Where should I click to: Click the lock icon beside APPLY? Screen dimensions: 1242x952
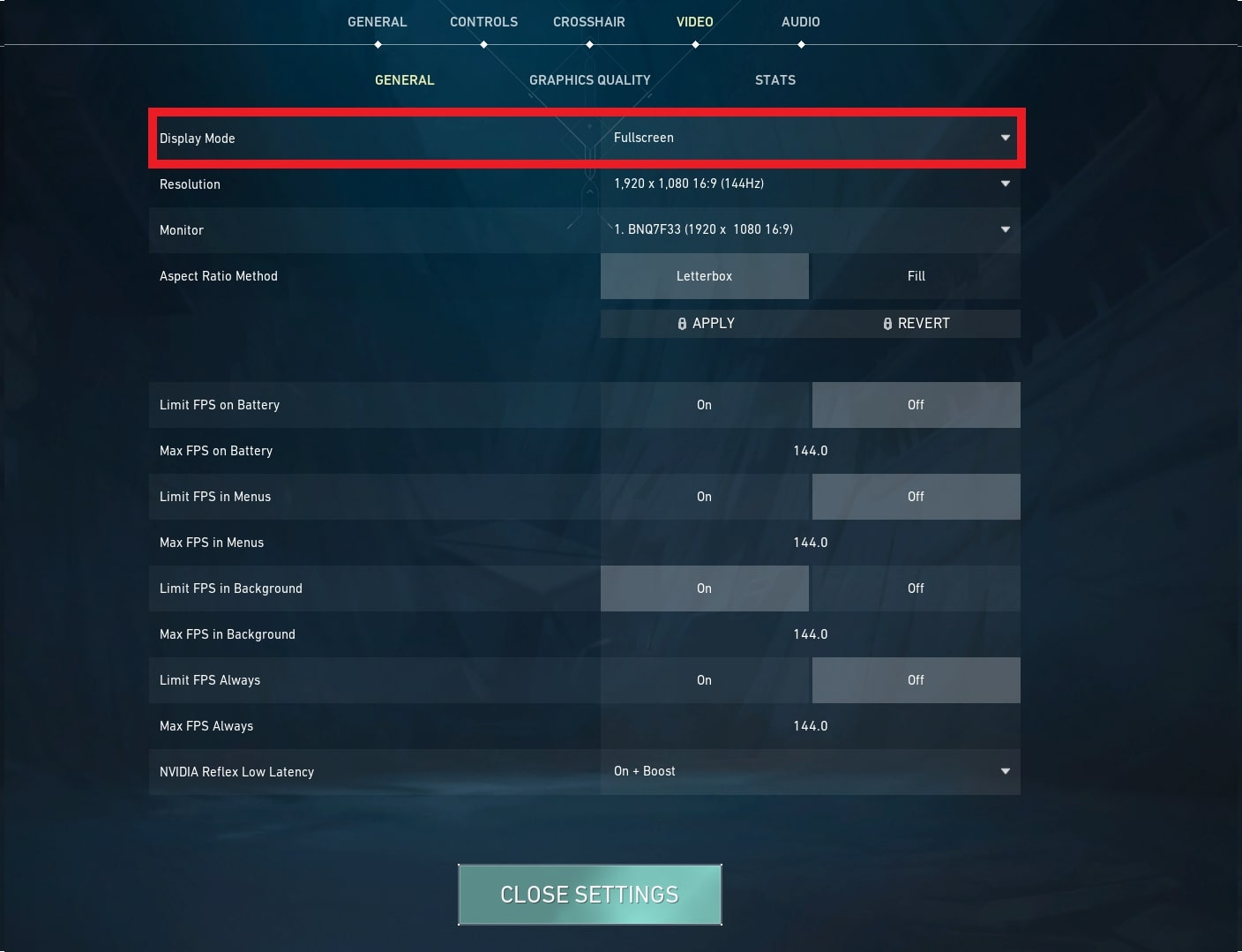(682, 323)
